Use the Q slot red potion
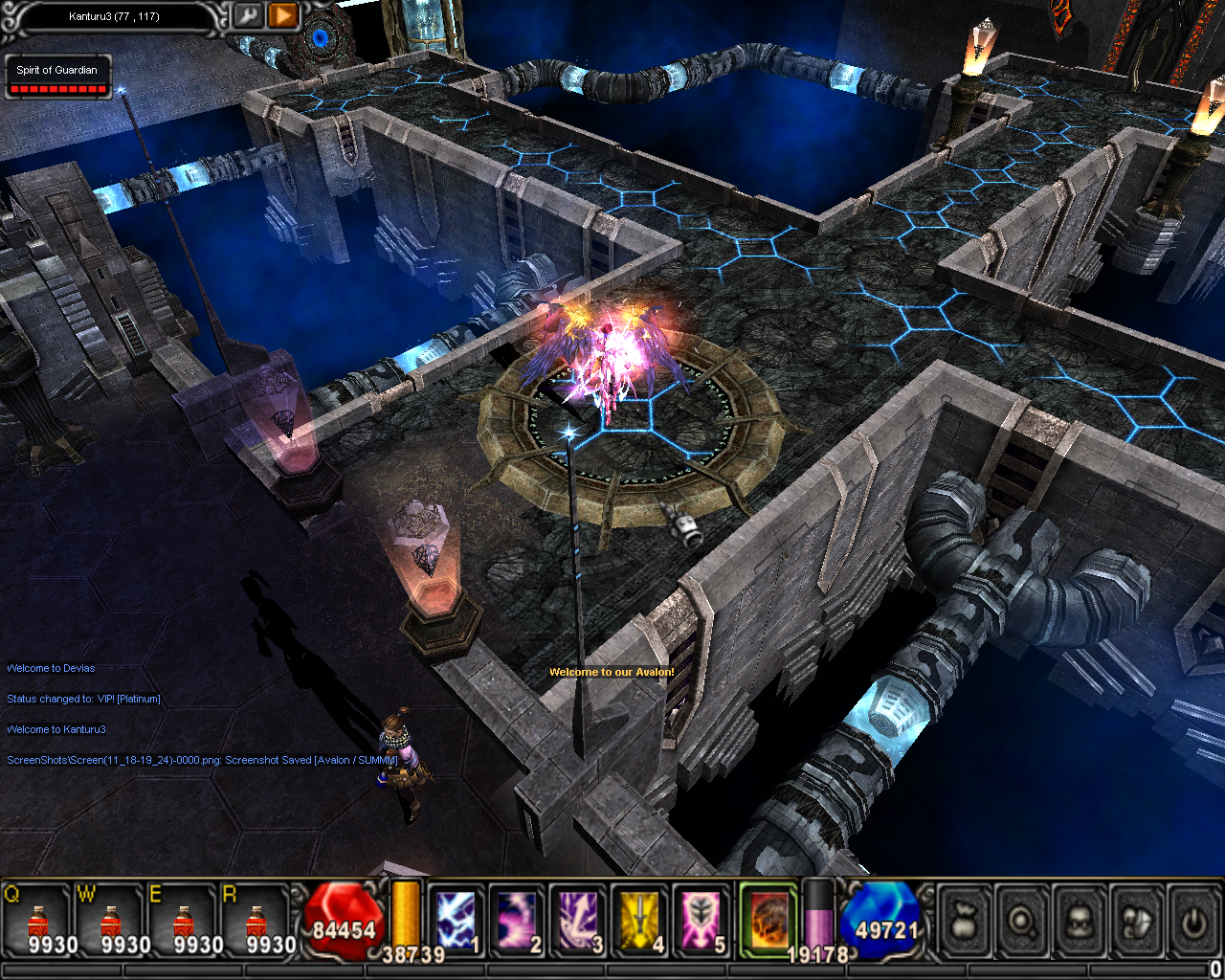This screenshot has width=1225, height=980. [x=38, y=924]
